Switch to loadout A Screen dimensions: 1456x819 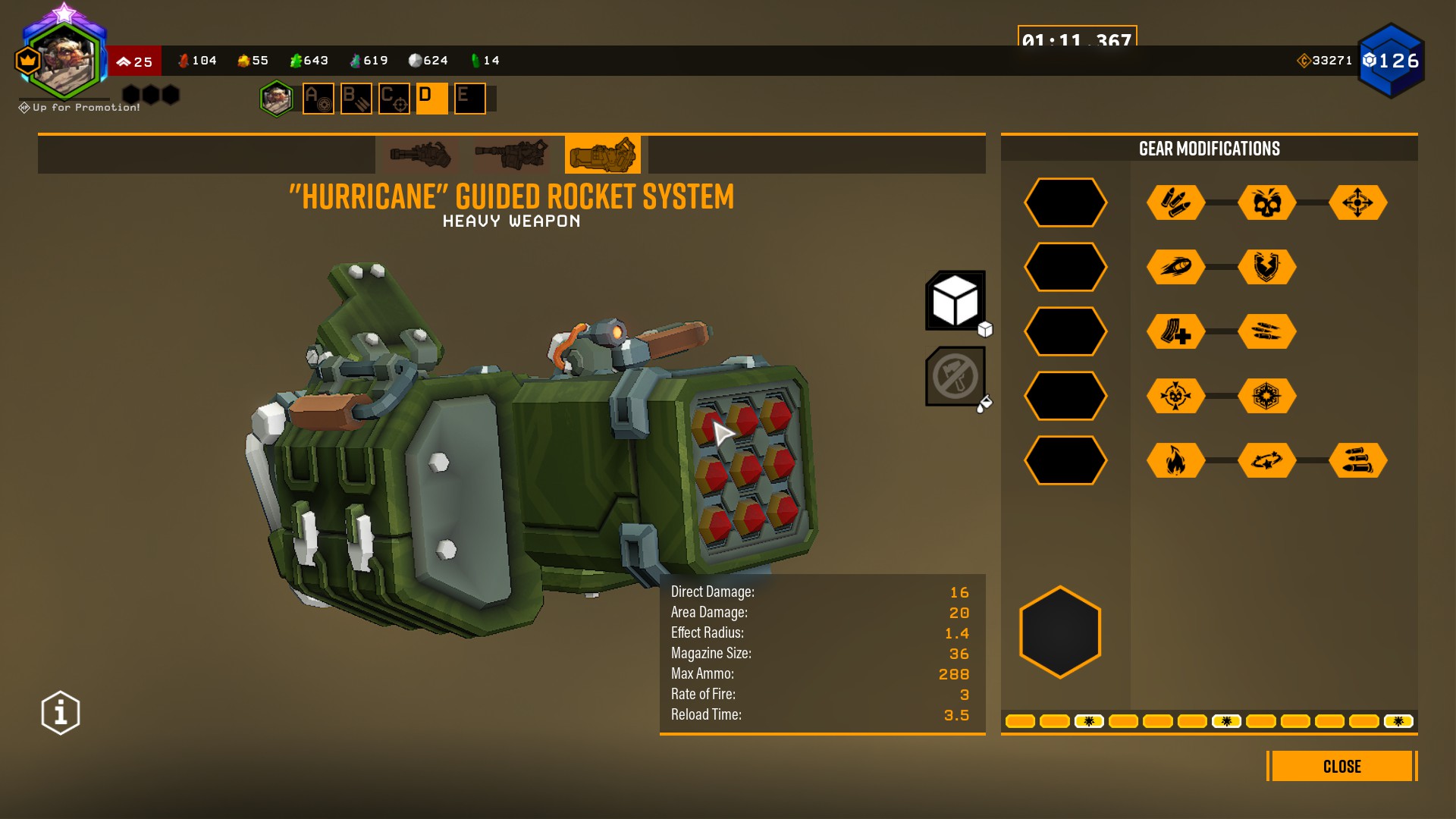pos(318,99)
